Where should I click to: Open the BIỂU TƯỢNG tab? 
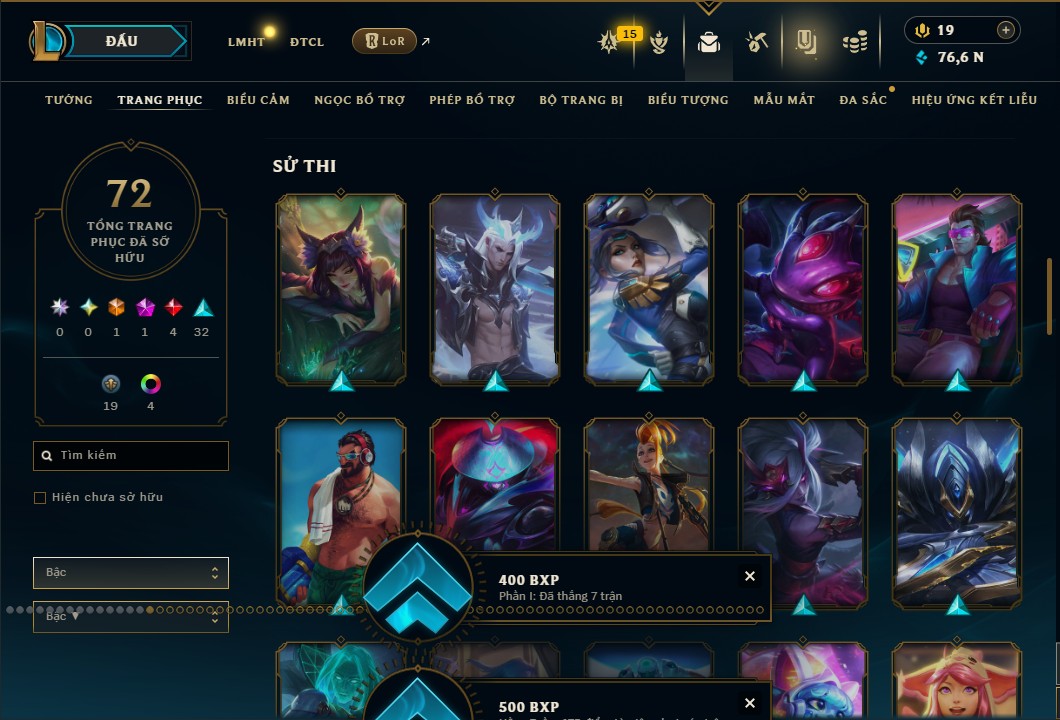(688, 100)
